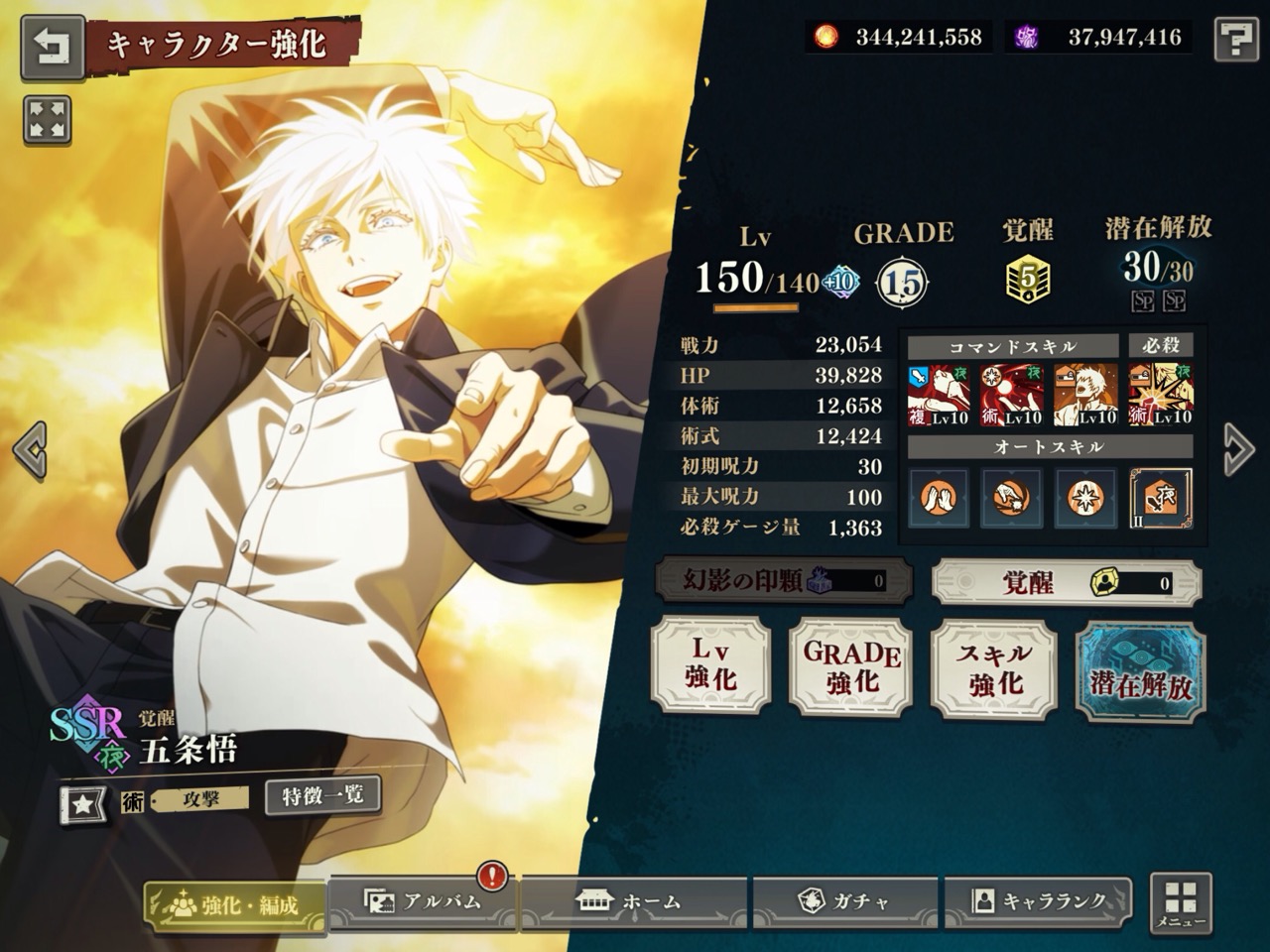
Task: Open Lv強化 level enhancement
Action: coord(710,664)
